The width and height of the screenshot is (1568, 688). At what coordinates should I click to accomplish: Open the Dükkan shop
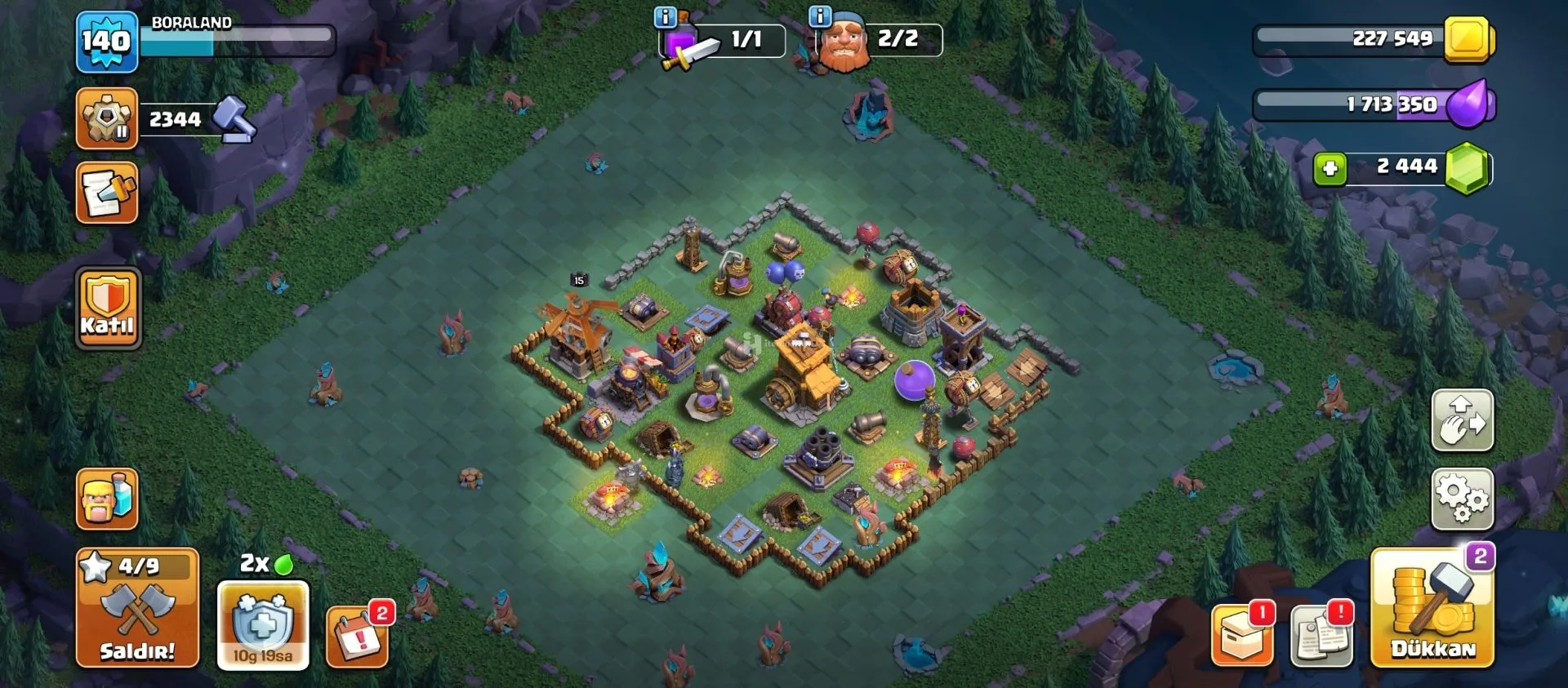click(x=1432, y=608)
